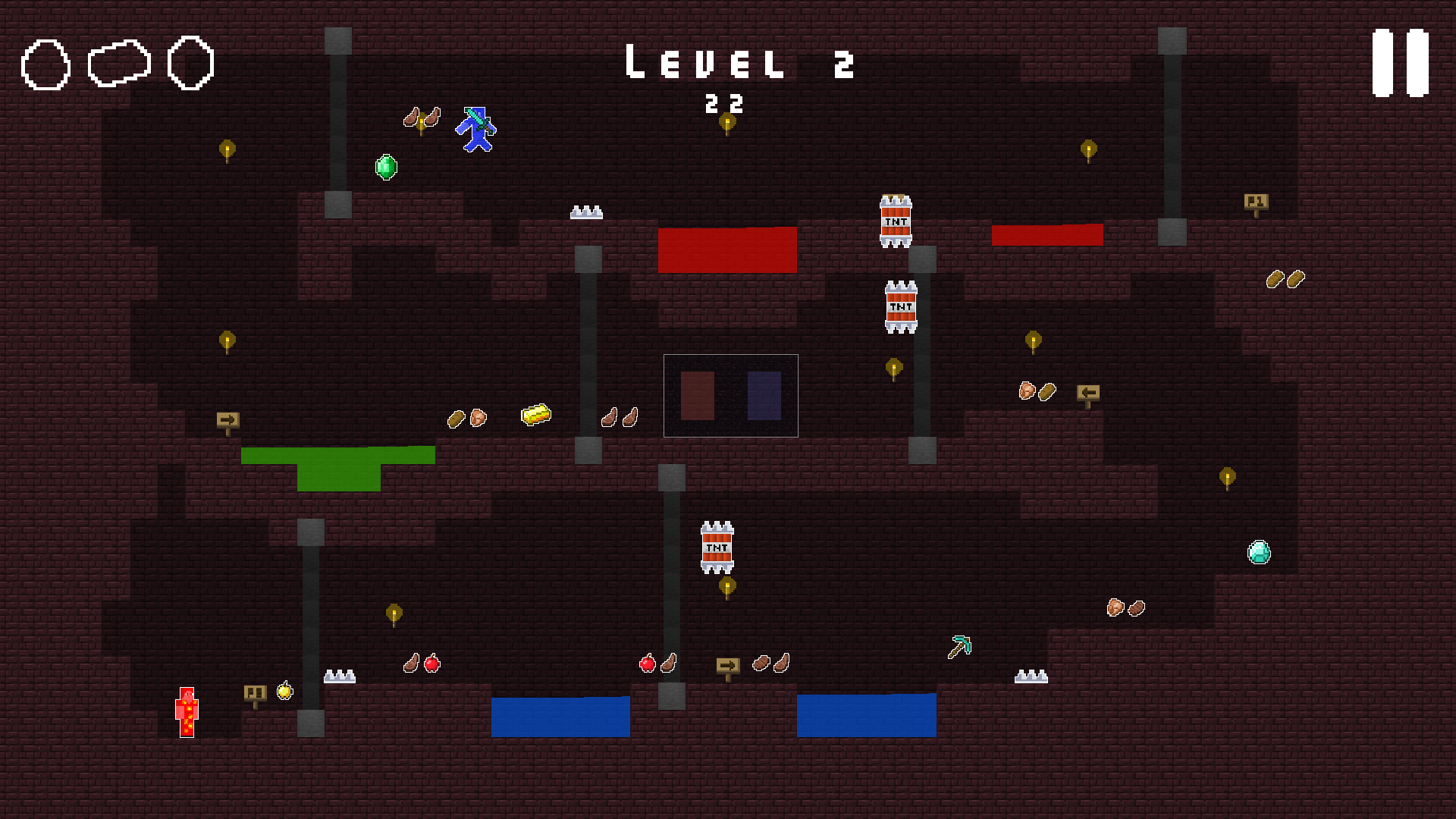1456x819 pixels.
Task: Click the right-arrow sign on the left side
Action: [227, 418]
